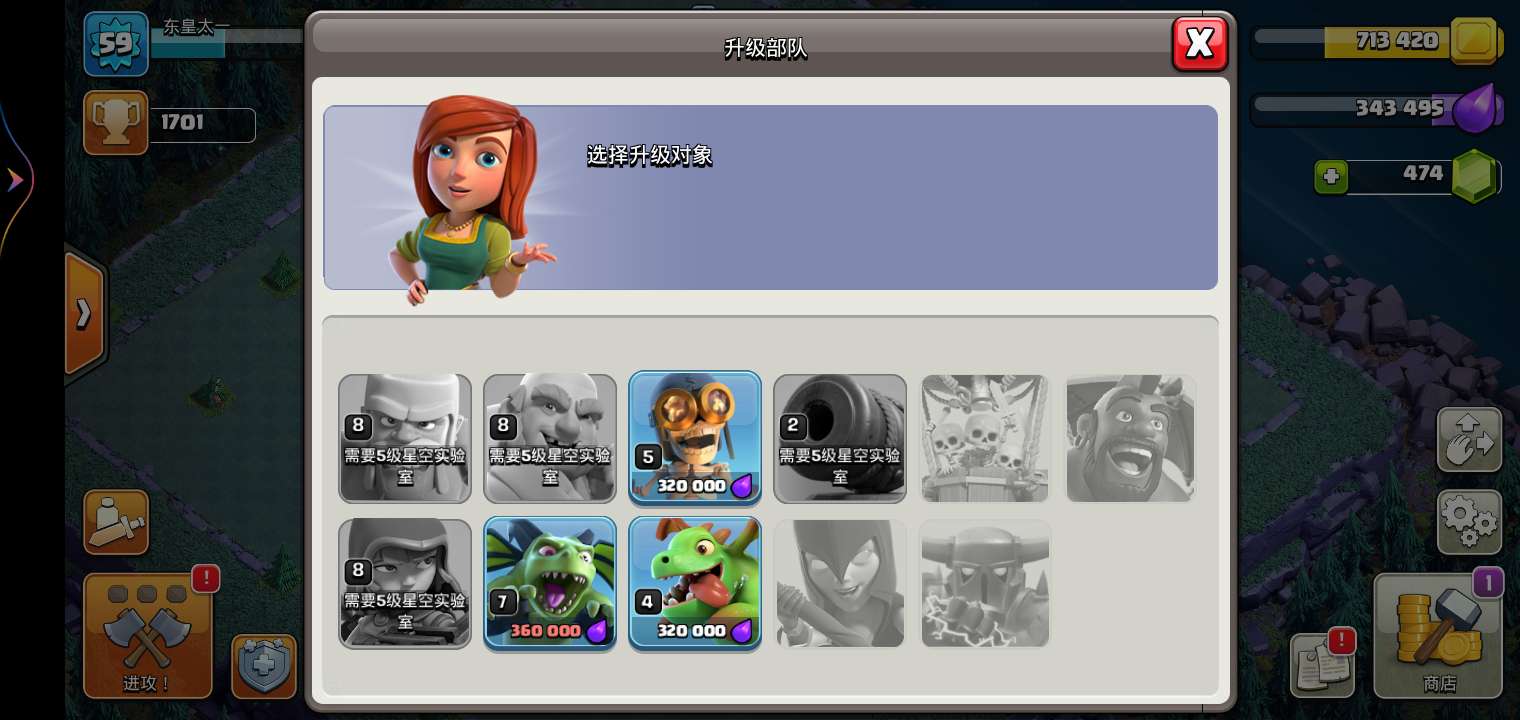Screen dimensions: 1520x720
Task: Choose the Raged Barbarian troop card
Action: point(405,438)
